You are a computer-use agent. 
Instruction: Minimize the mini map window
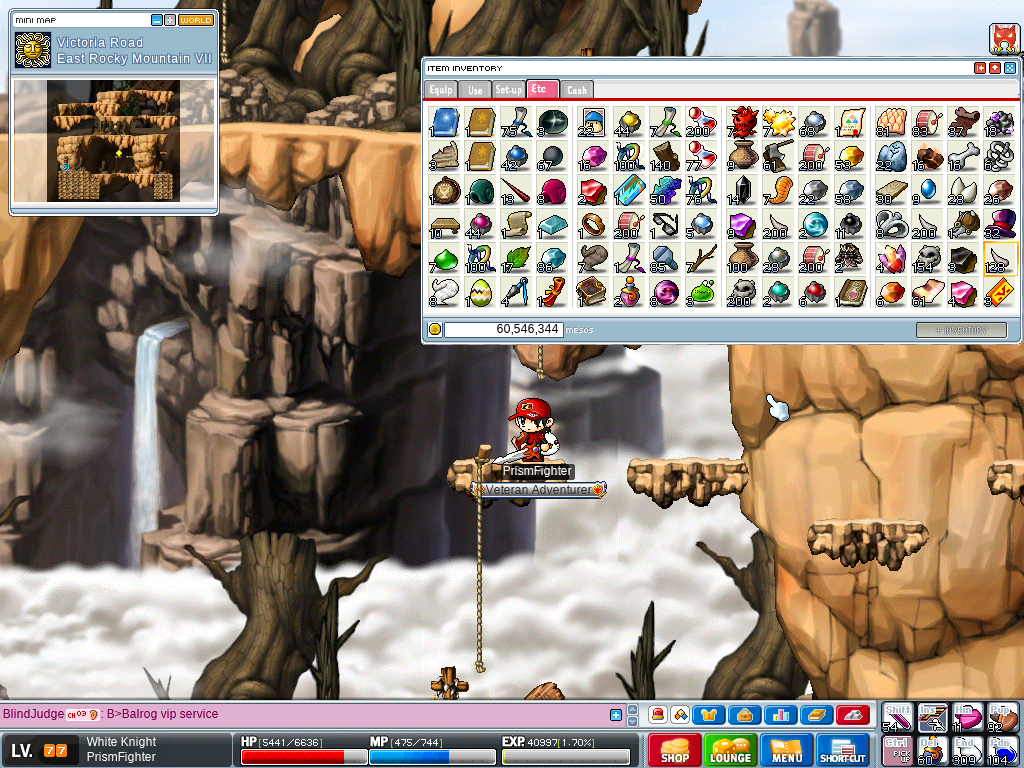coord(157,20)
